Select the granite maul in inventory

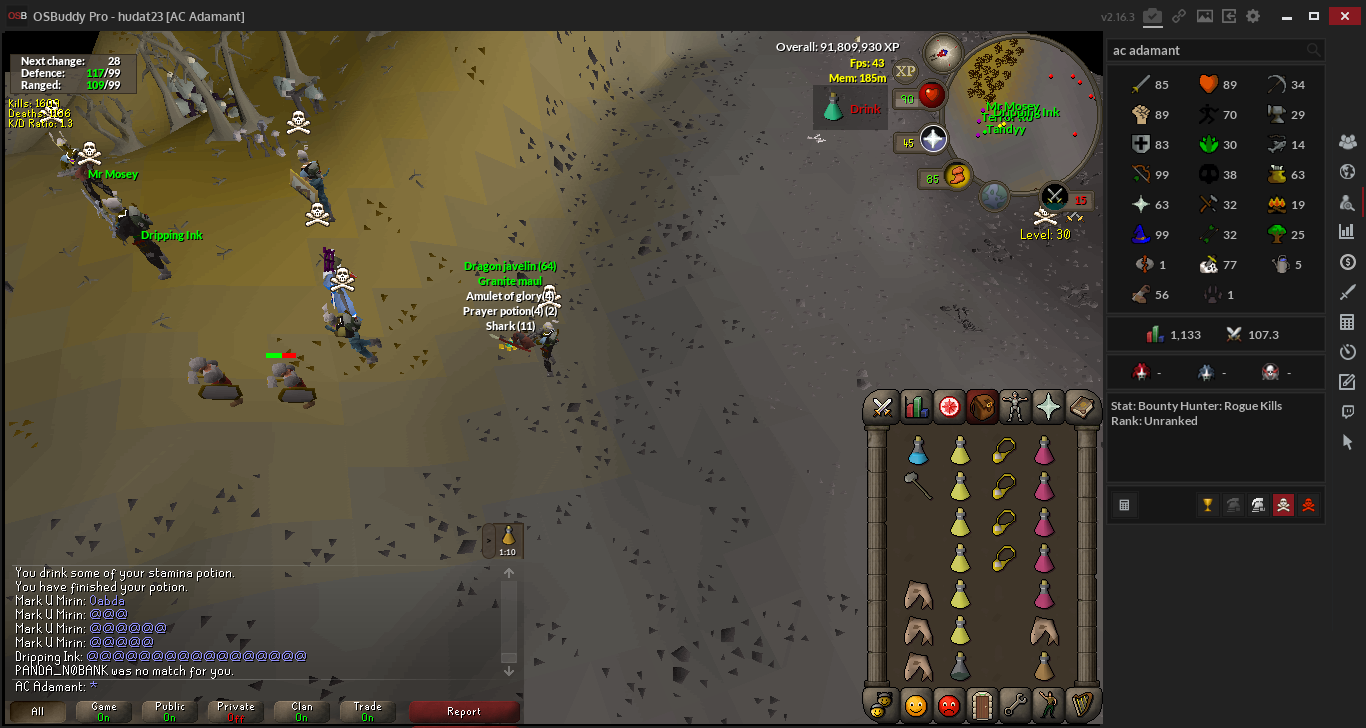(x=918, y=487)
